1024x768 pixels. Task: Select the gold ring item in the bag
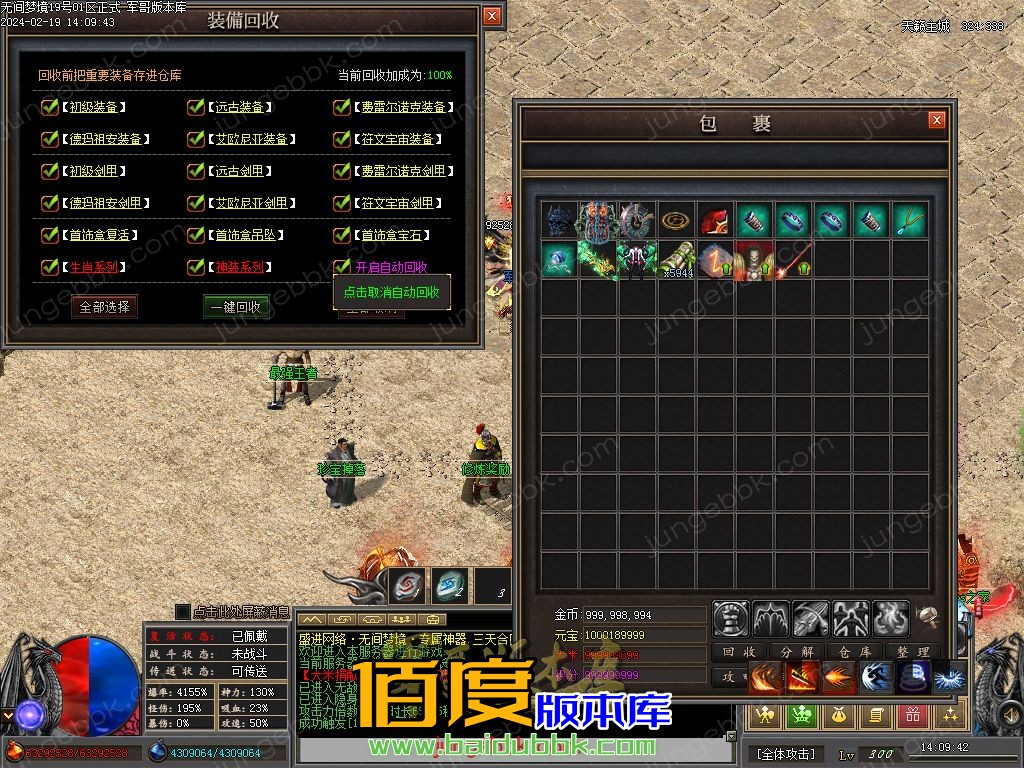(x=677, y=219)
